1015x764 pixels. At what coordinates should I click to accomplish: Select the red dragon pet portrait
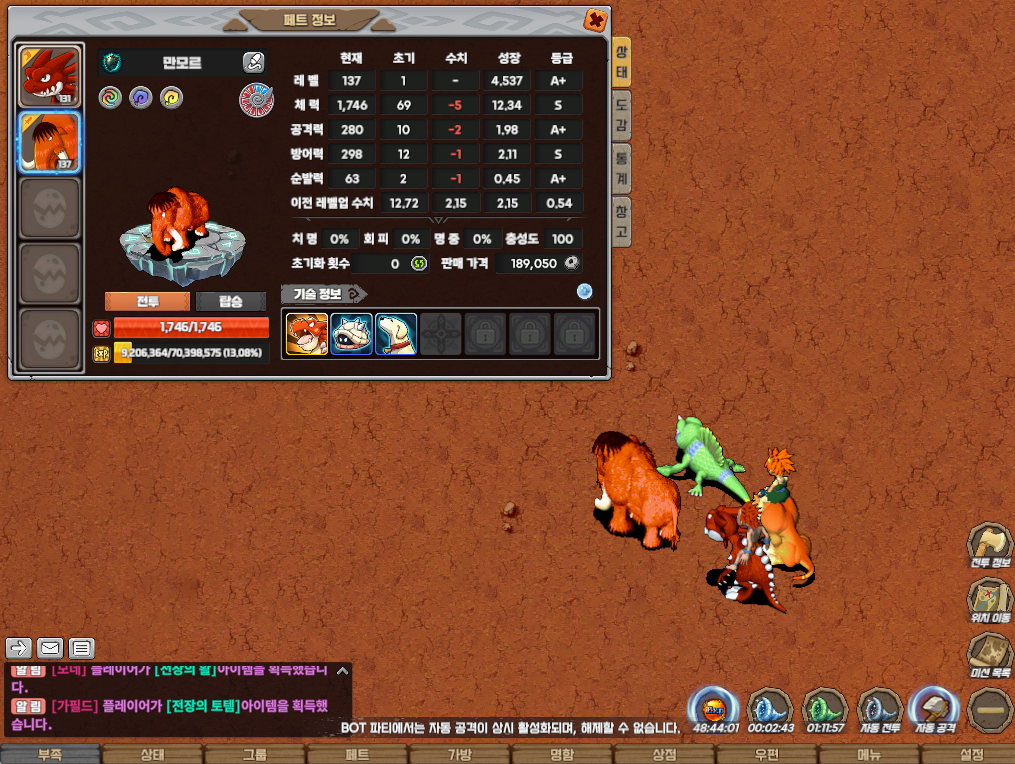(49, 76)
